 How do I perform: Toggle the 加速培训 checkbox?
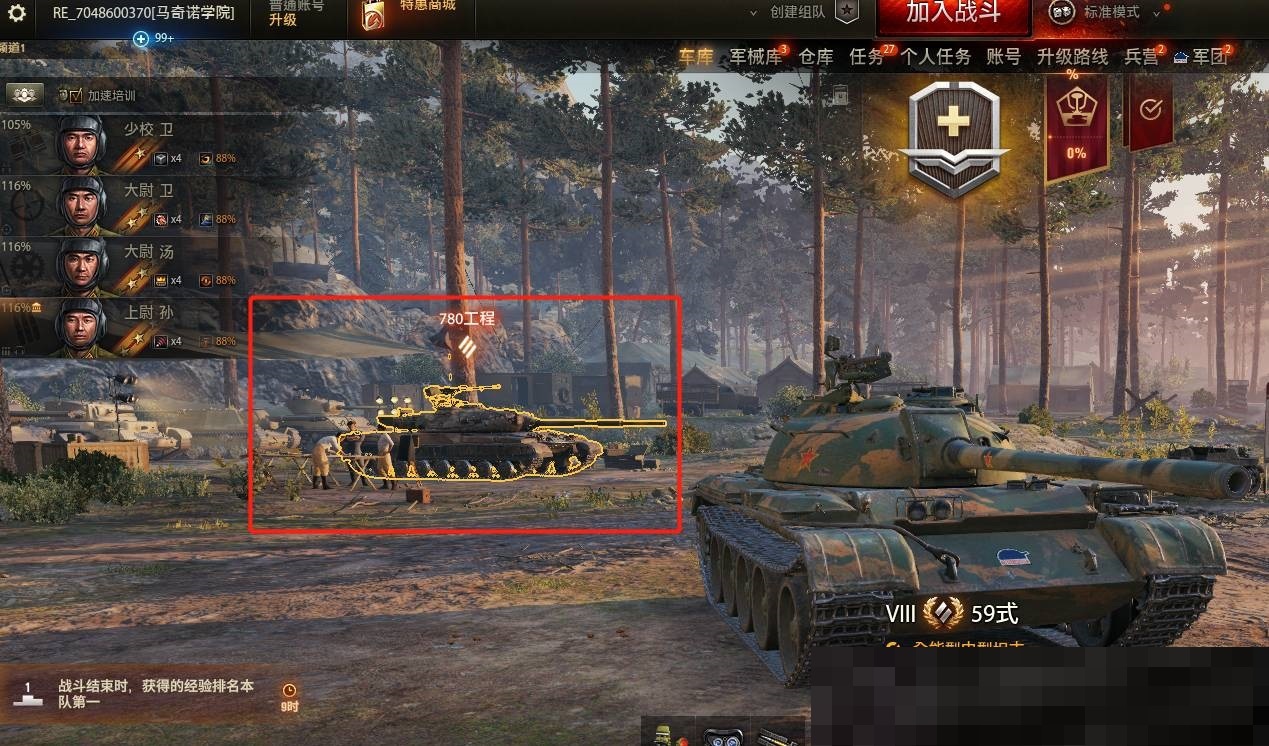pyautogui.click(x=76, y=96)
